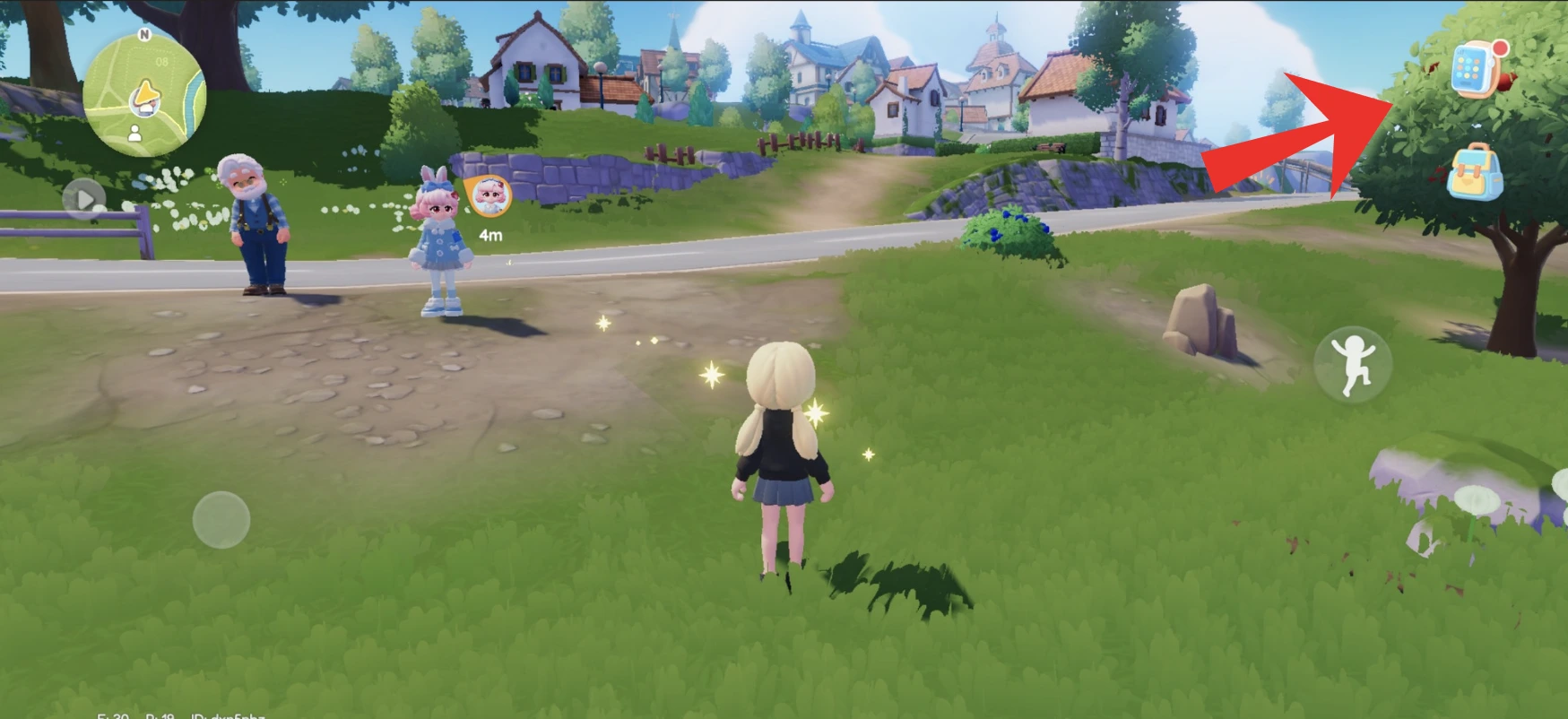This screenshot has width=1568, height=719.
Task: Tap the translucent play triangle button
Action: 84,198
